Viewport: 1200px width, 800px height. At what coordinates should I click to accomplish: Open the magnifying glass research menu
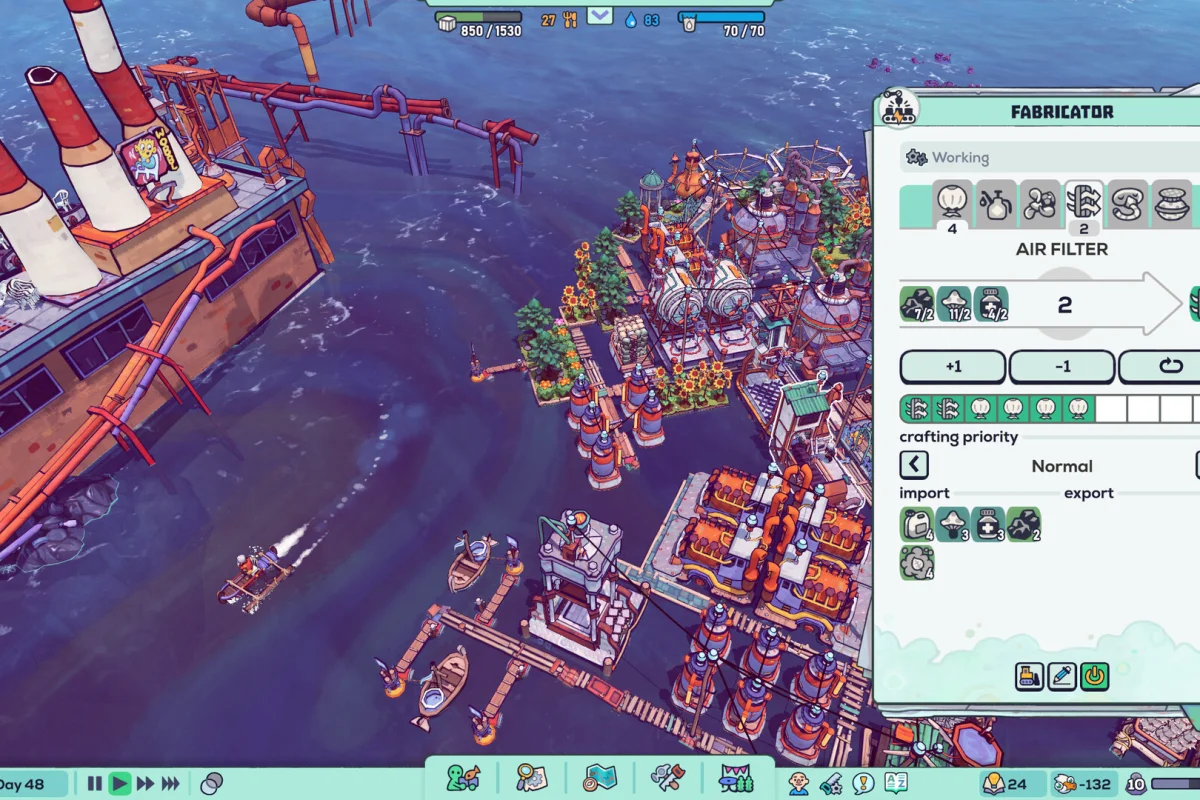[531, 778]
